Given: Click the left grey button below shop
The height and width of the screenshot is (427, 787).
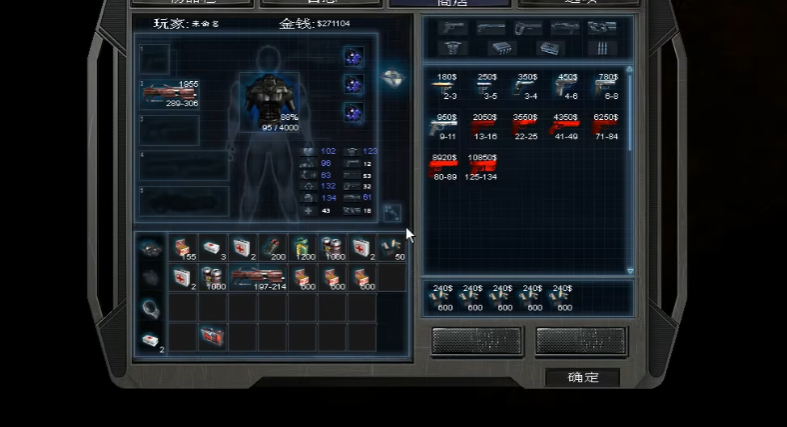Looking at the screenshot, I should click(x=477, y=340).
